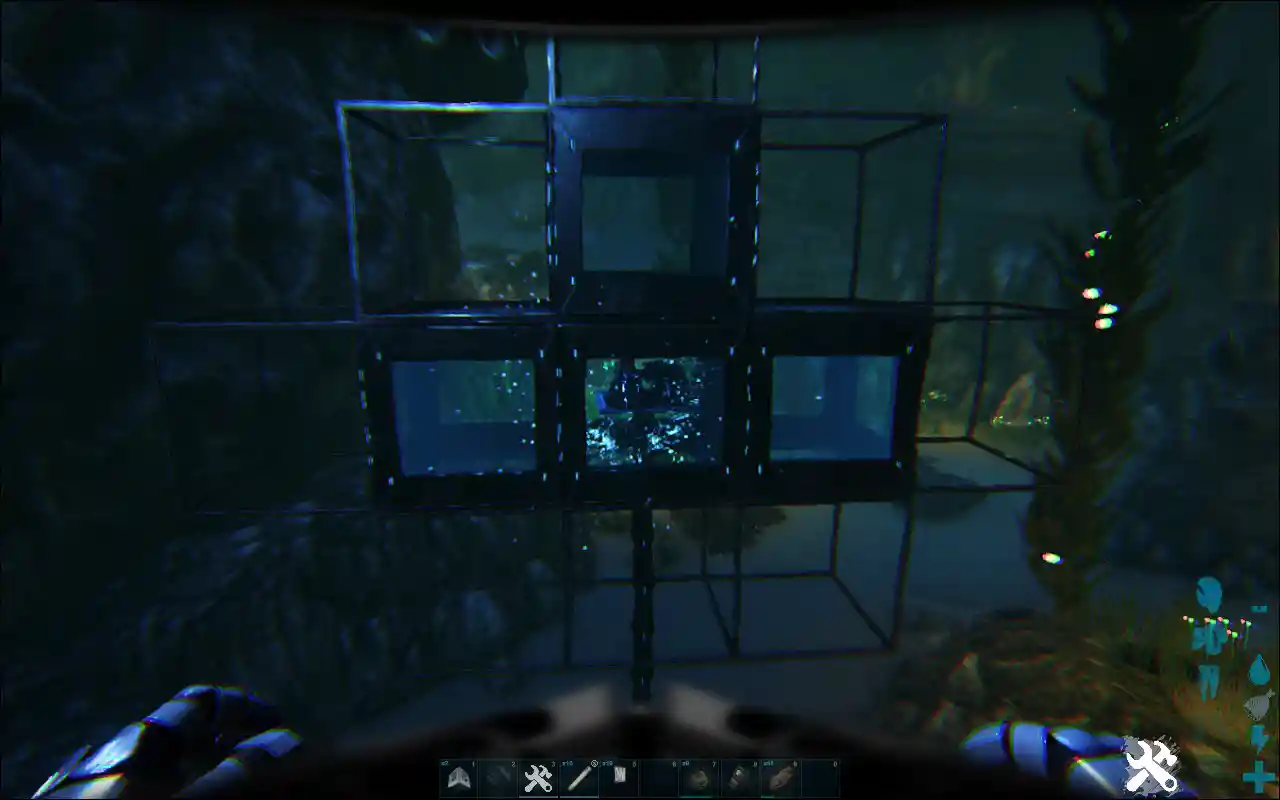The width and height of the screenshot is (1280, 800).
Task: Click the empty hotbar slot 6
Action: (x=662, y=776)
